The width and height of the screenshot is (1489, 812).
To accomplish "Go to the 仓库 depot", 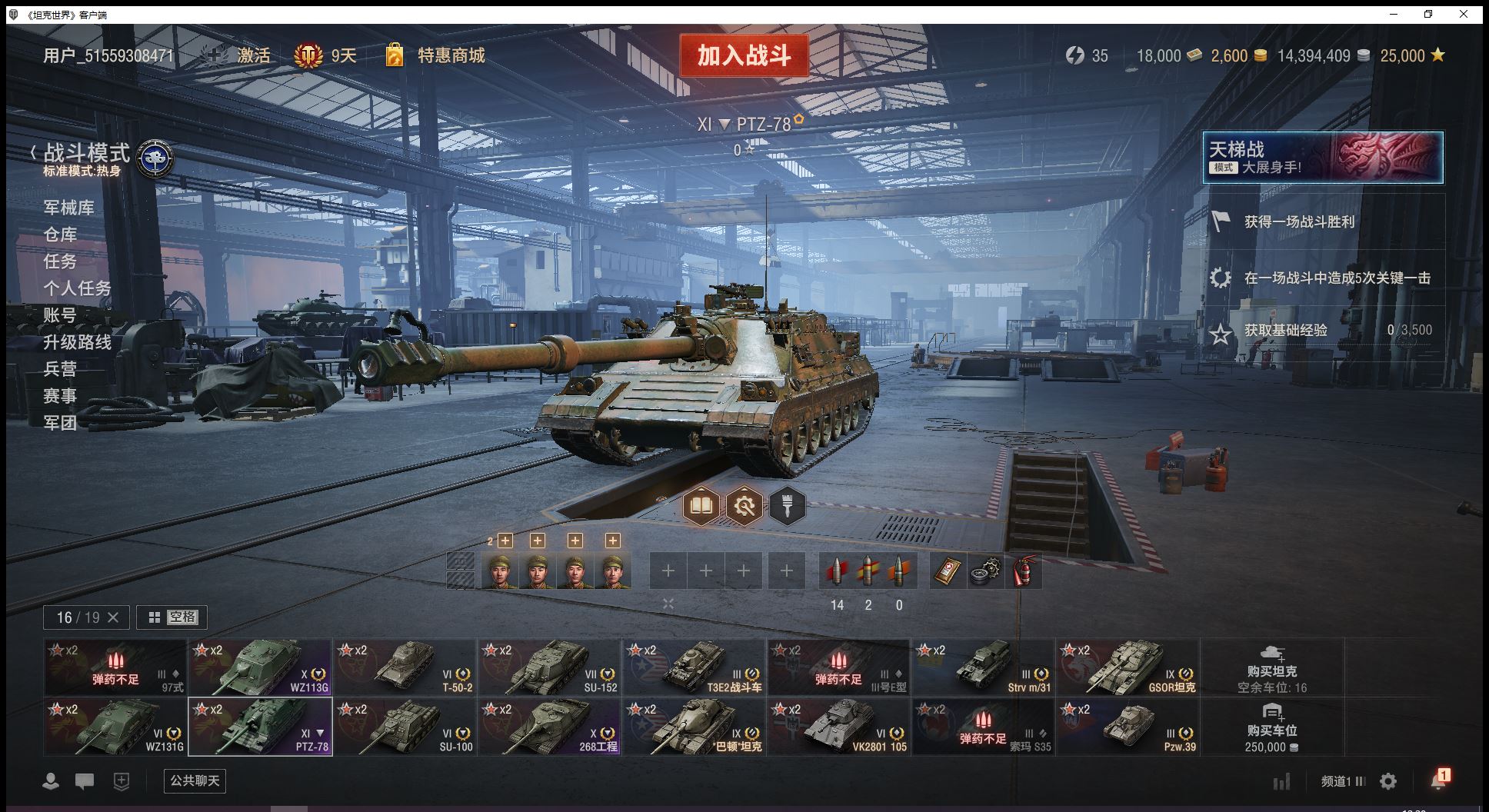I will [60, 235].
